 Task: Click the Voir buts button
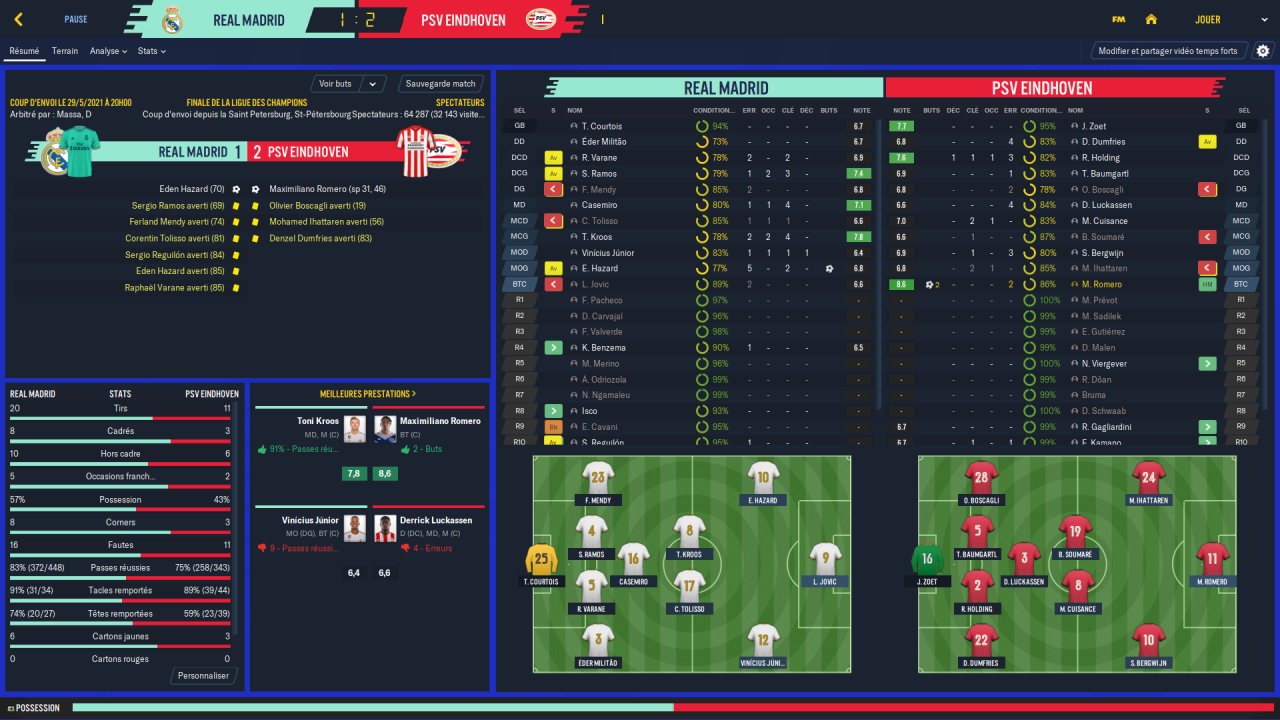(x=336, y=84)
